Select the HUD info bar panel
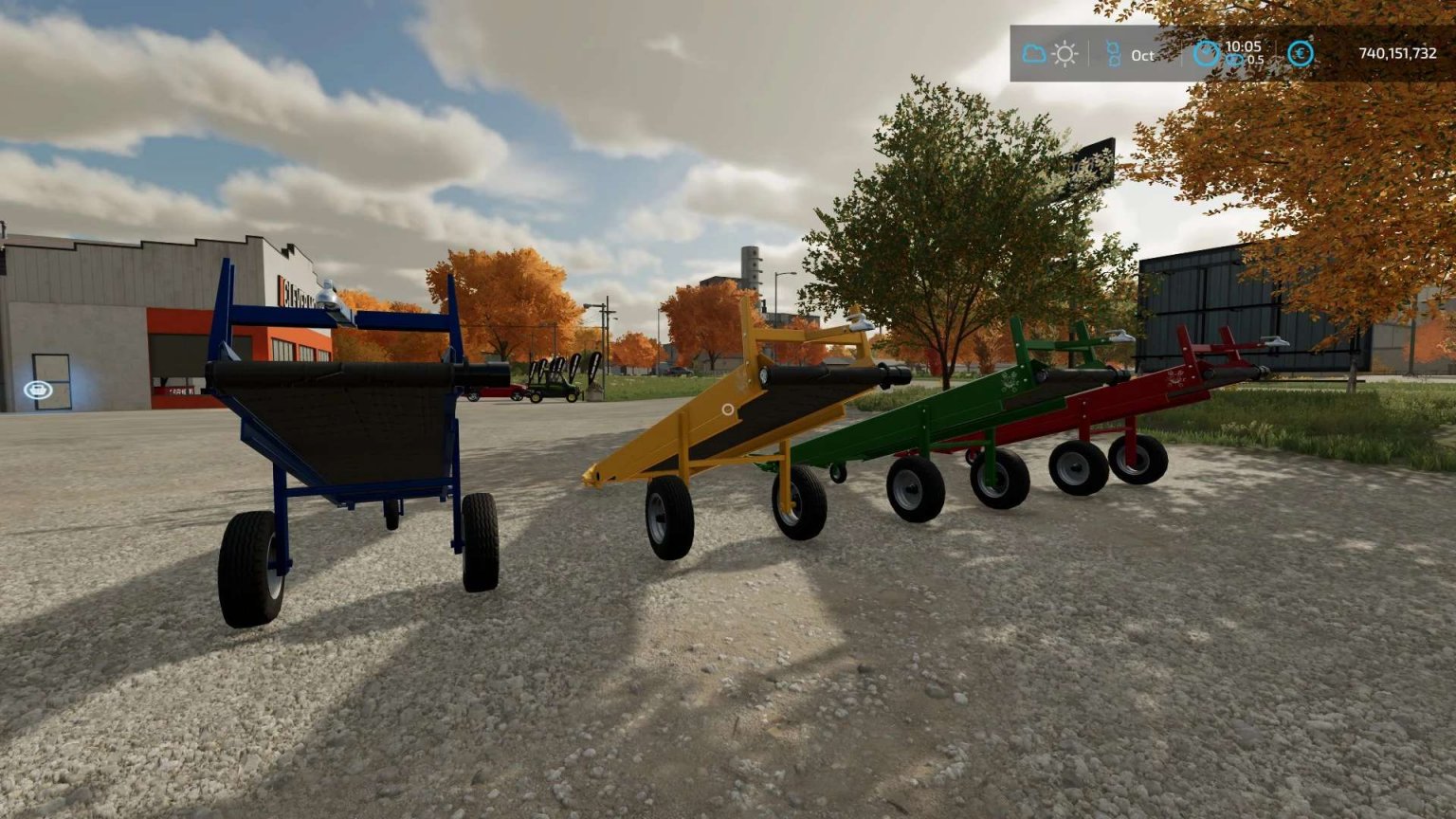Image resolution: width=1456 pixels, height=819 pixels. point(1223,54)
